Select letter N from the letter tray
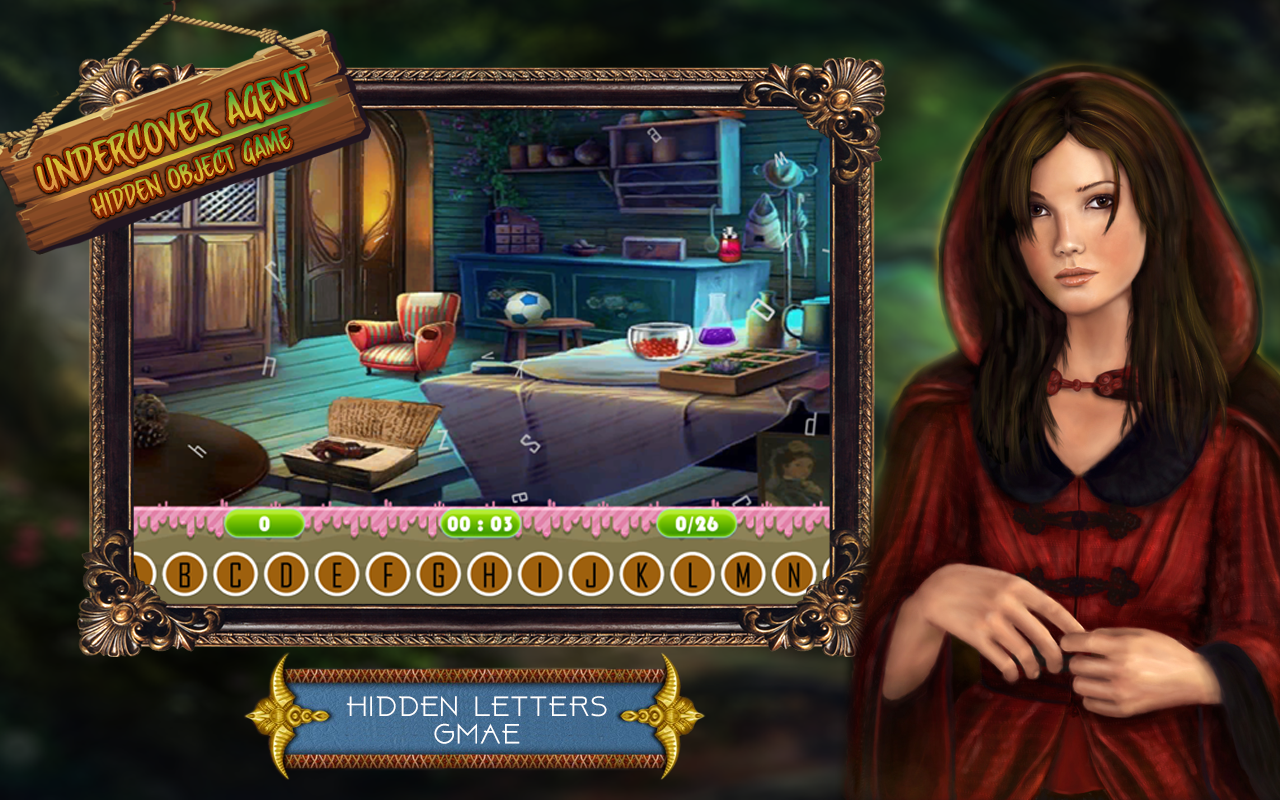The image size is (1280, 800). [795, 573]
